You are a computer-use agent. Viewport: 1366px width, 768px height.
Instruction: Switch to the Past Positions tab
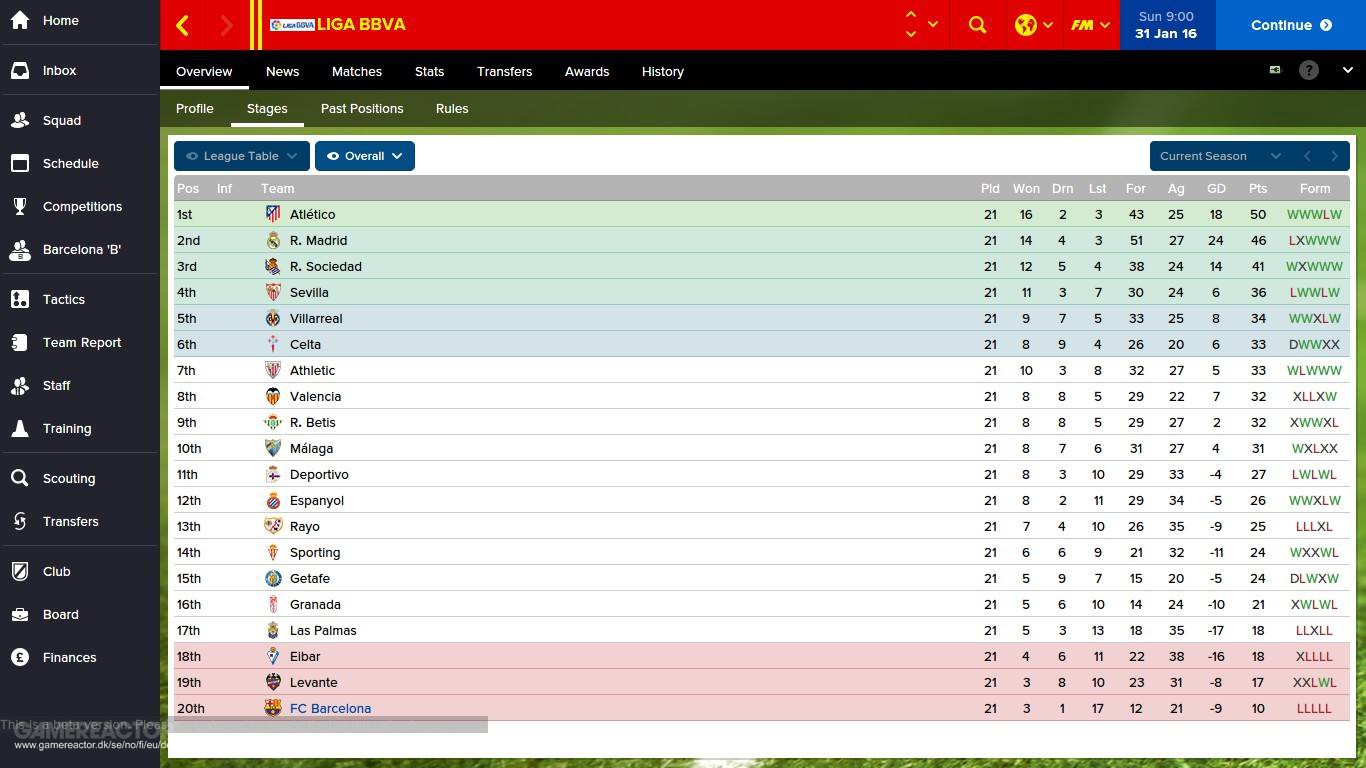coord(362,108)
